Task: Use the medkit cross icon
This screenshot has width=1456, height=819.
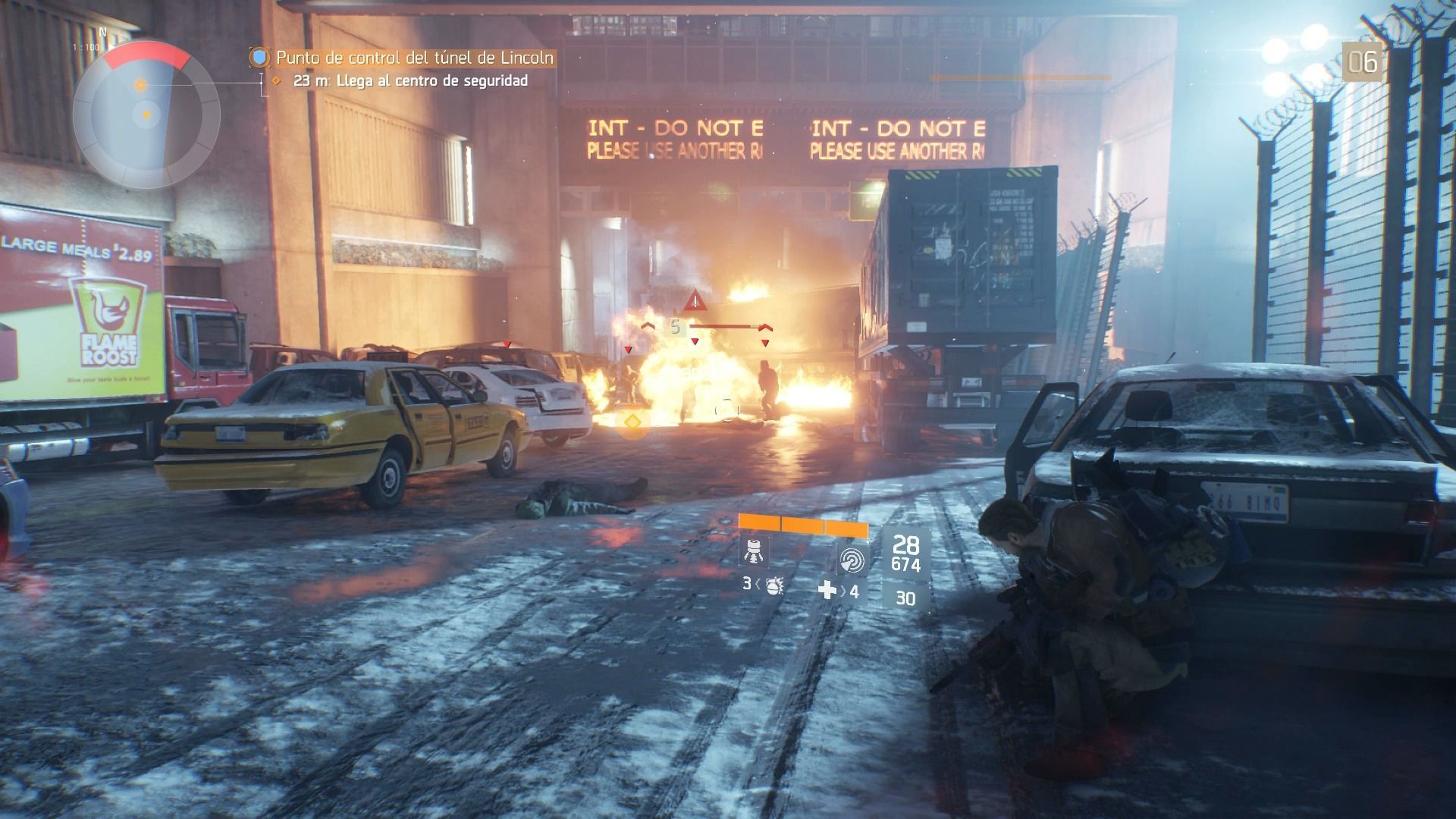Action: click(x=827, y=590)
